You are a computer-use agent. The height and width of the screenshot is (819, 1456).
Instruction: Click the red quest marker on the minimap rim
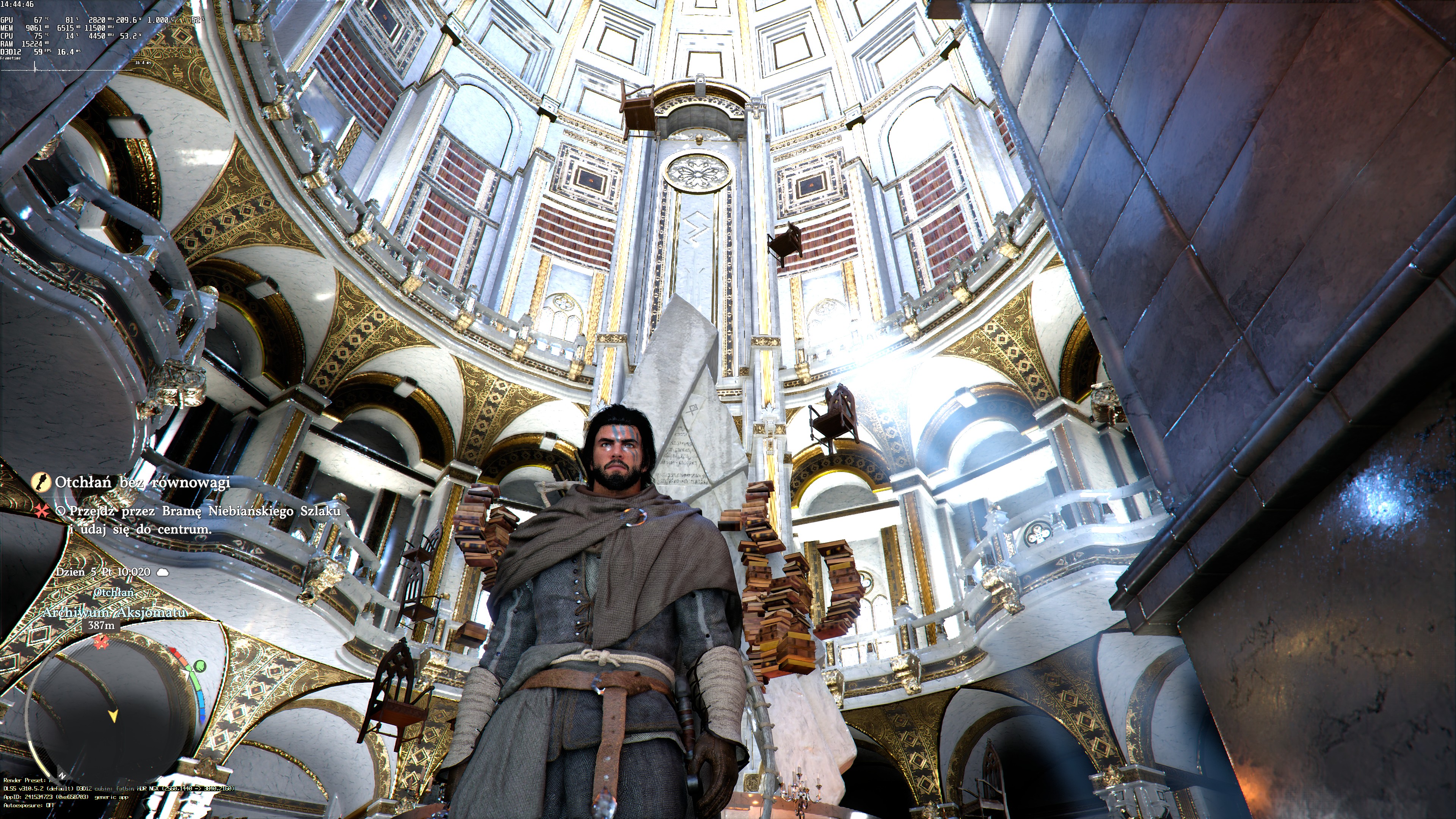[x=101, y=642]
